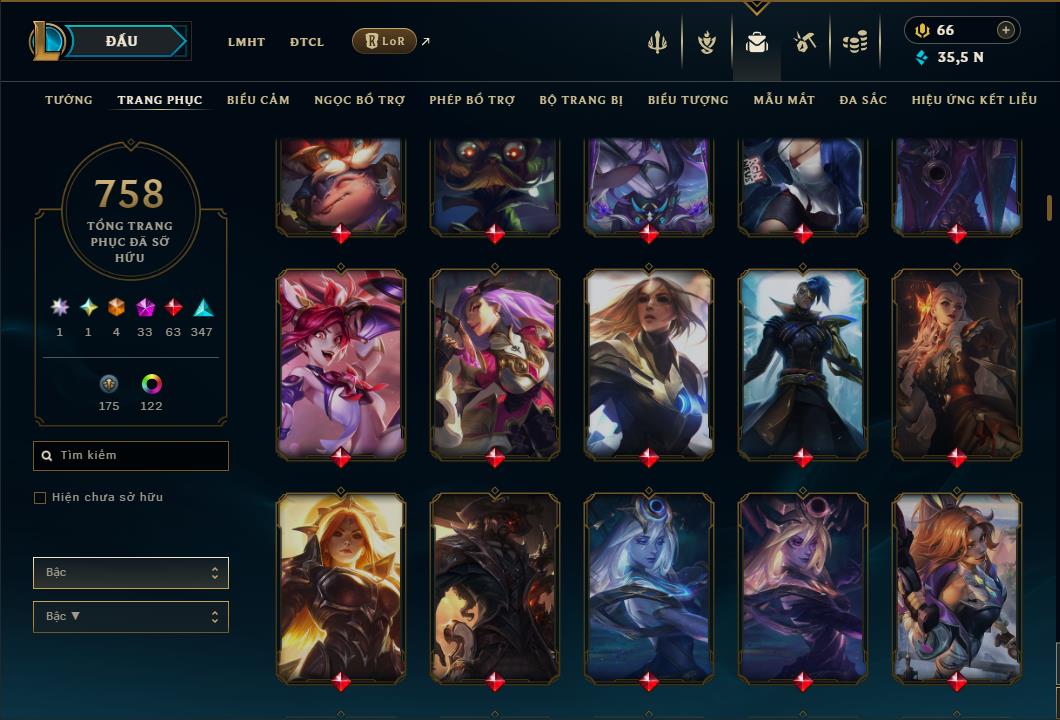Screen dimensions: 1060x720
Task: Go to the BỘ TRANG BỊ tab
Action: pos(581,100)
